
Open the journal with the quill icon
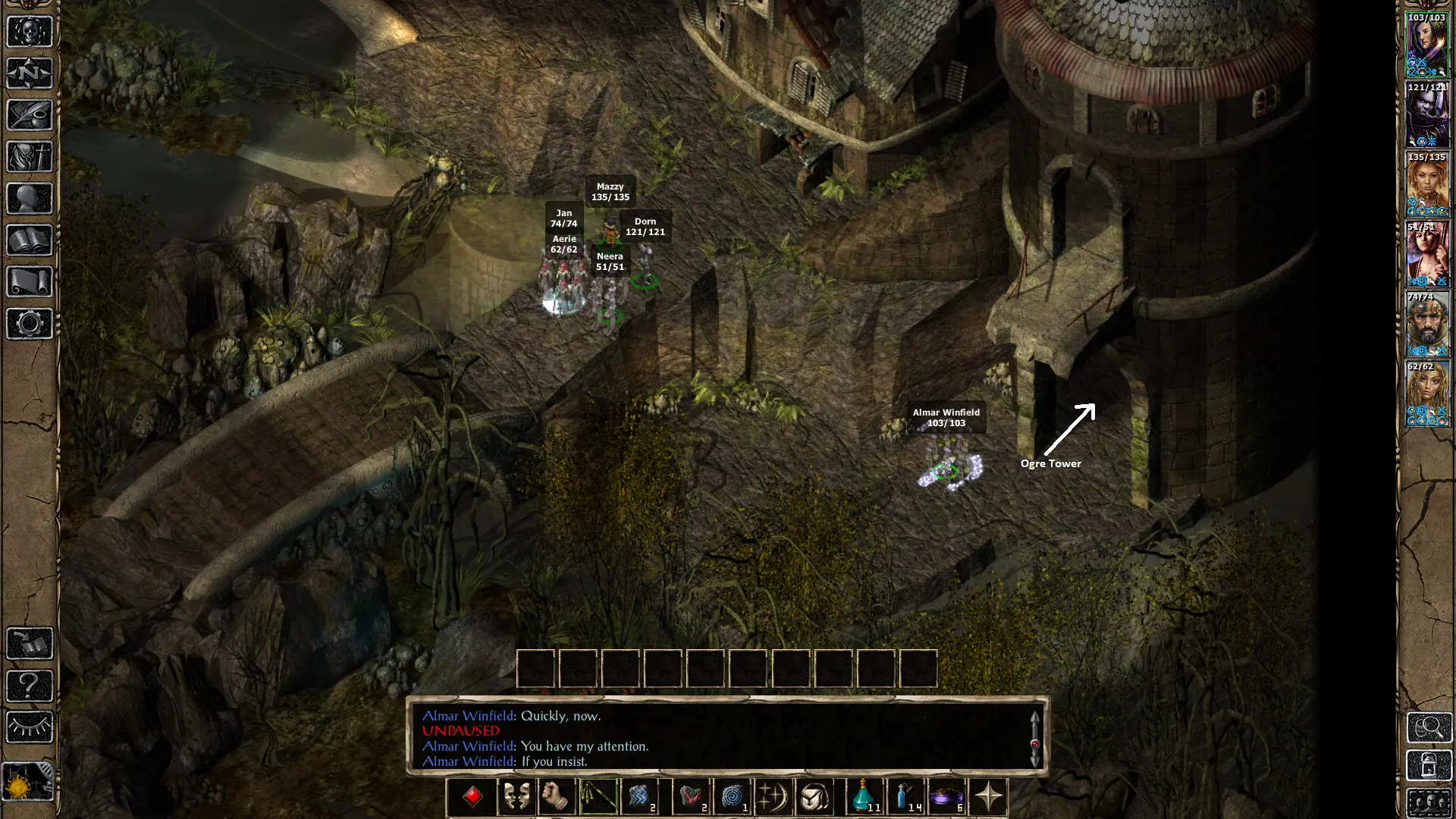coord(30,115)
